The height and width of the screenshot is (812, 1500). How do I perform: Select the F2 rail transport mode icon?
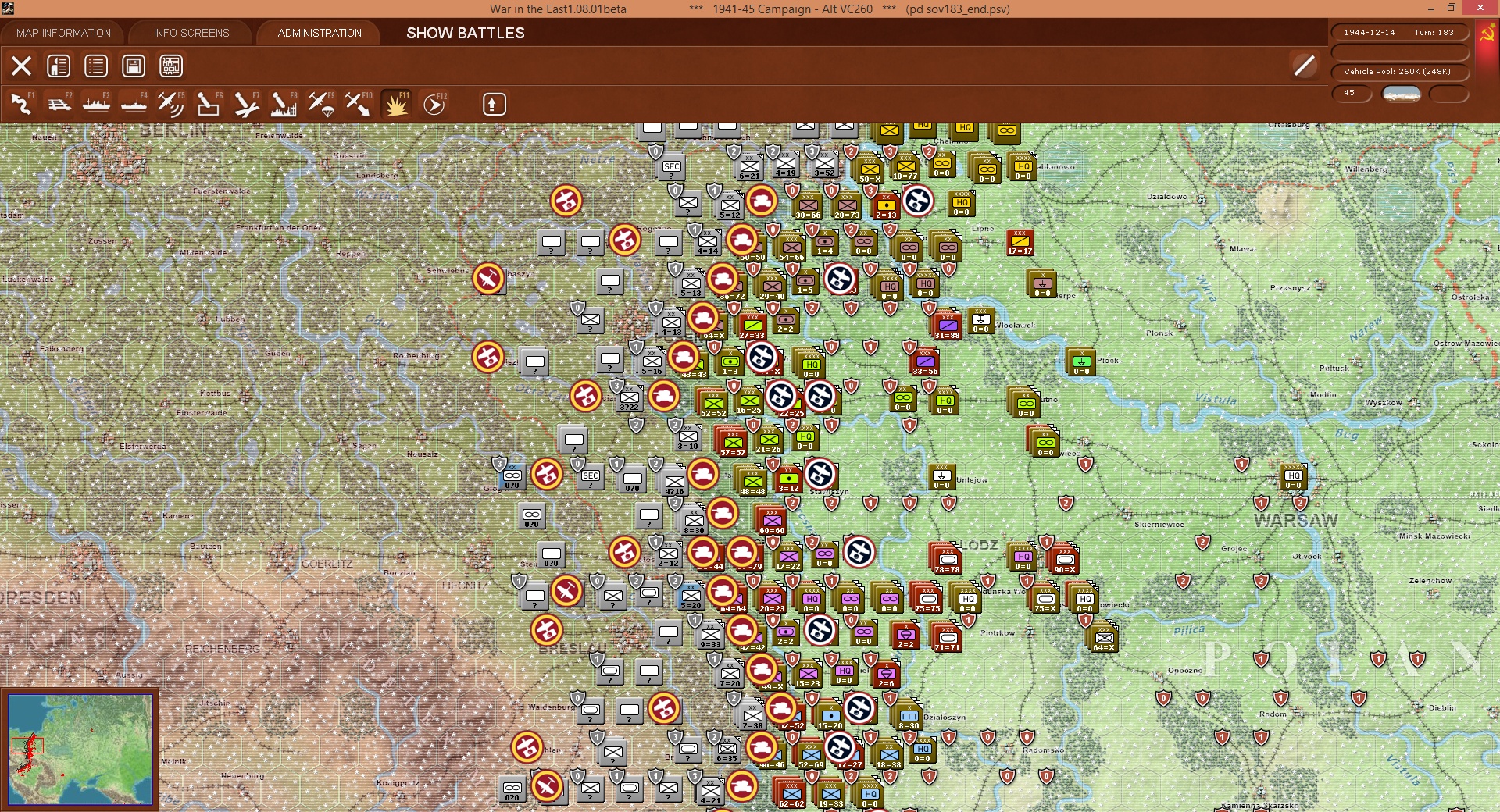point(60,104)
